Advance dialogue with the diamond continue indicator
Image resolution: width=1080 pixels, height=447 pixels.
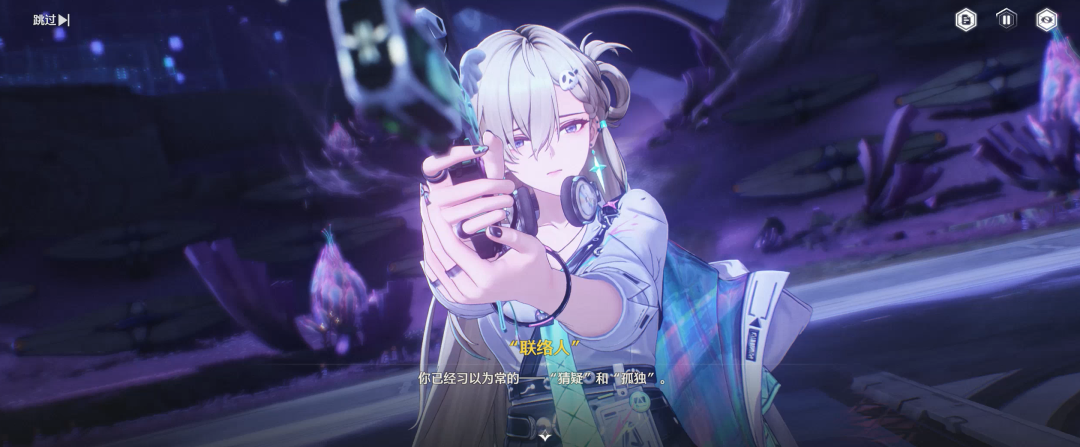click(x=545, y=436)
